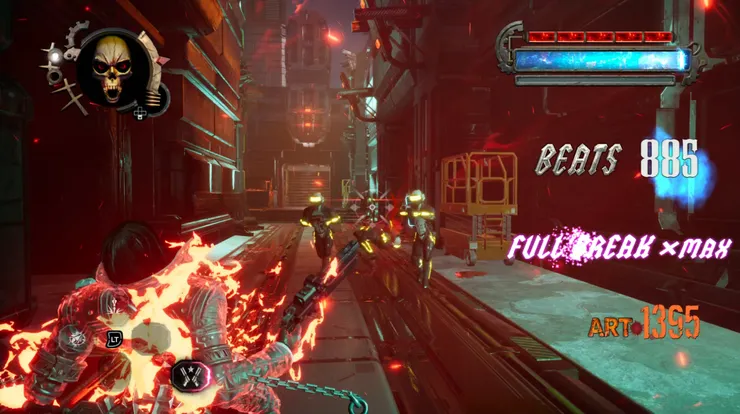Activate the crossed weapons ability icon

[190, 375]
